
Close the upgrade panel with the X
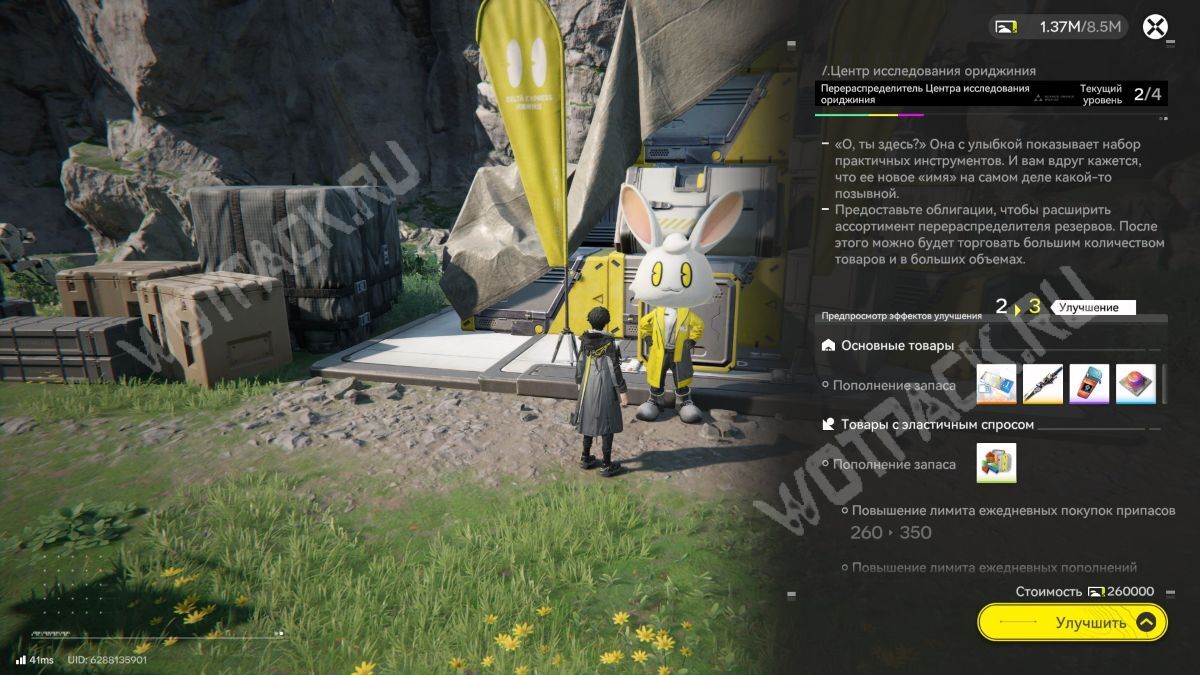tap(1155, 27)
